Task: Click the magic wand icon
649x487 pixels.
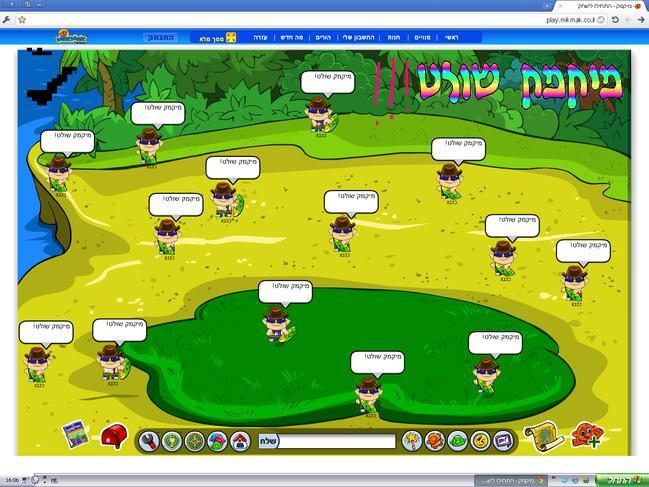Action: click(411, 440)
